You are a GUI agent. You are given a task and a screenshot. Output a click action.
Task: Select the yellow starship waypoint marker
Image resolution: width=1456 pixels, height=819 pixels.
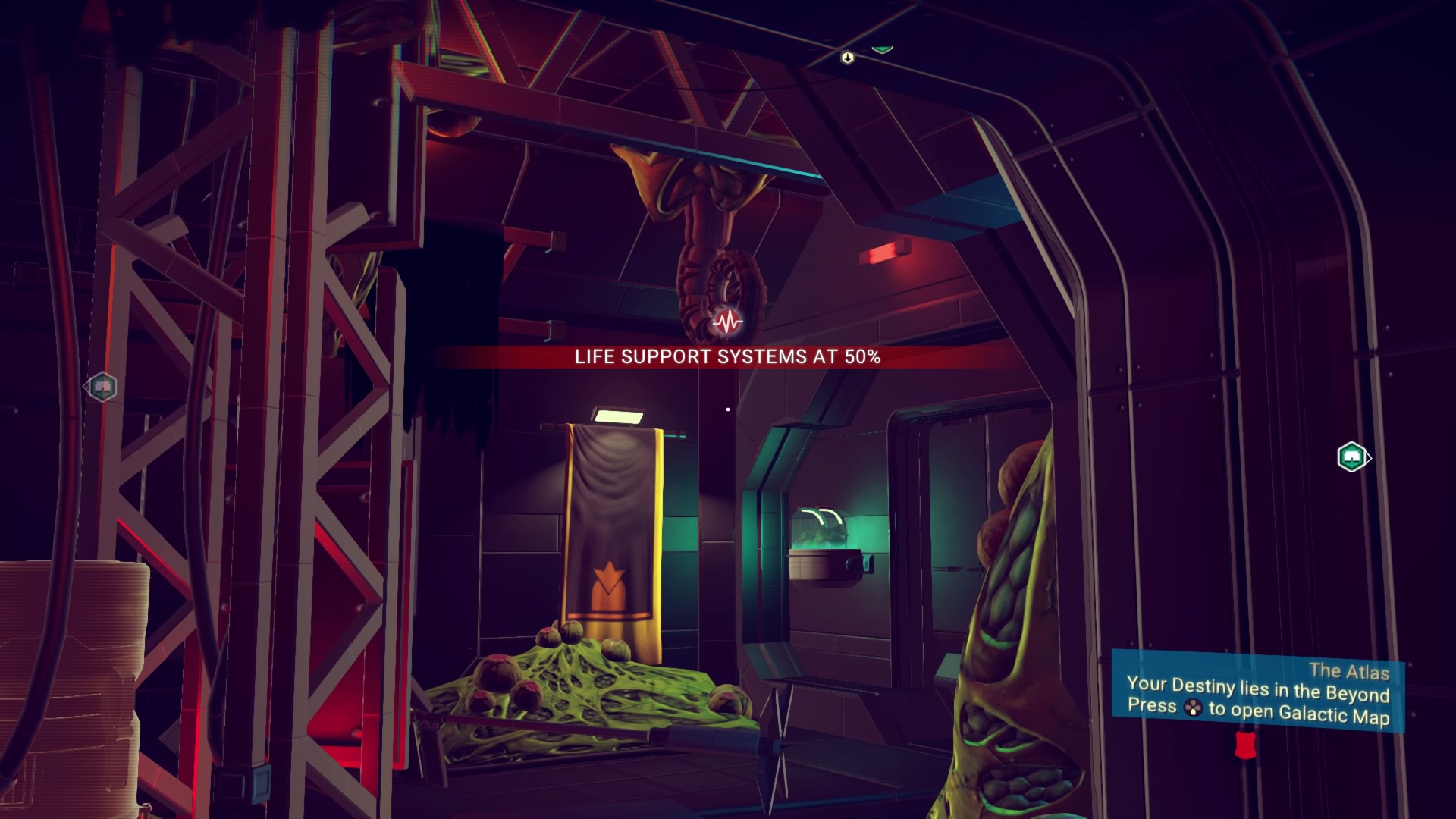[x=847, y=57]
